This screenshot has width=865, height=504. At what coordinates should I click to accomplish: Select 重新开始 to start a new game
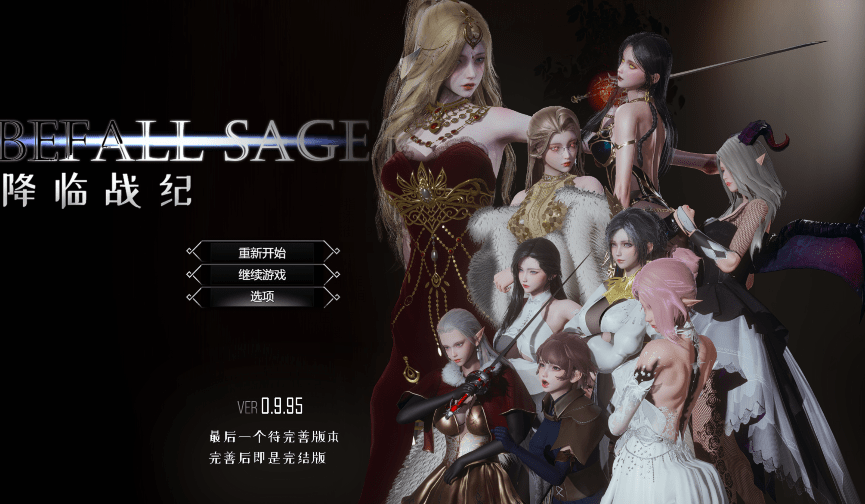click(262, 252)
